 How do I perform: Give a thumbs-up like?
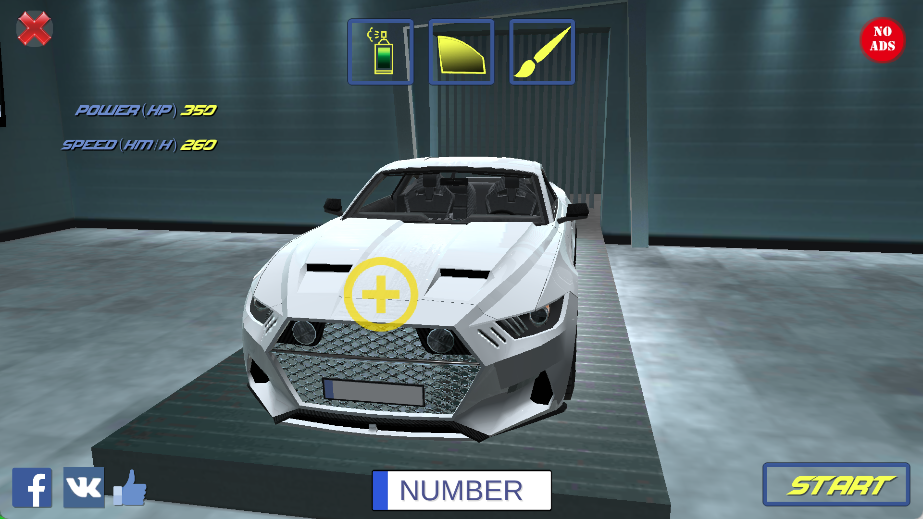point(130,488)
